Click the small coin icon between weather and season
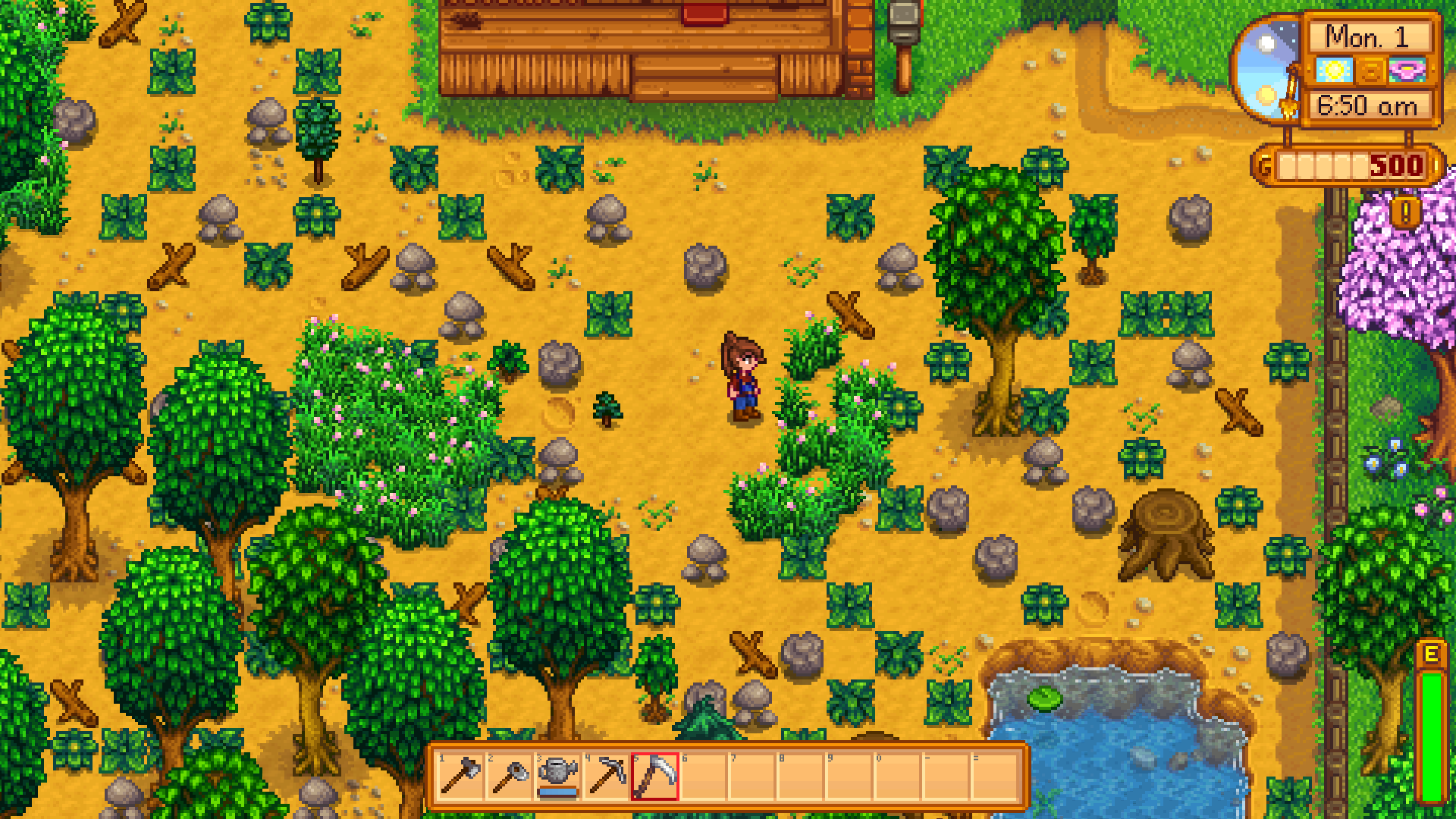 [x=1370, y=70]
